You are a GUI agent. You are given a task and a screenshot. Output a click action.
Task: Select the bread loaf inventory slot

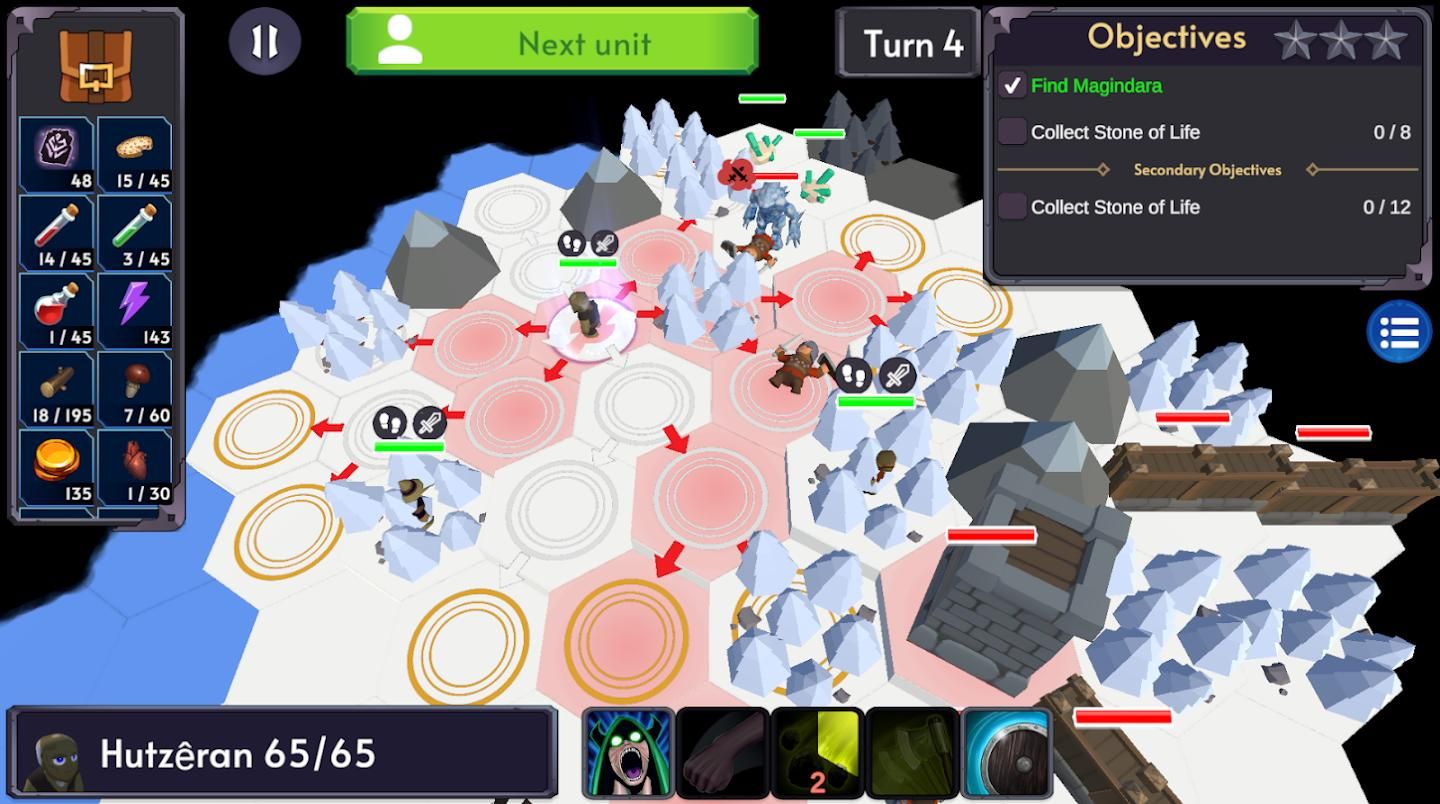[x=135, y=154]
